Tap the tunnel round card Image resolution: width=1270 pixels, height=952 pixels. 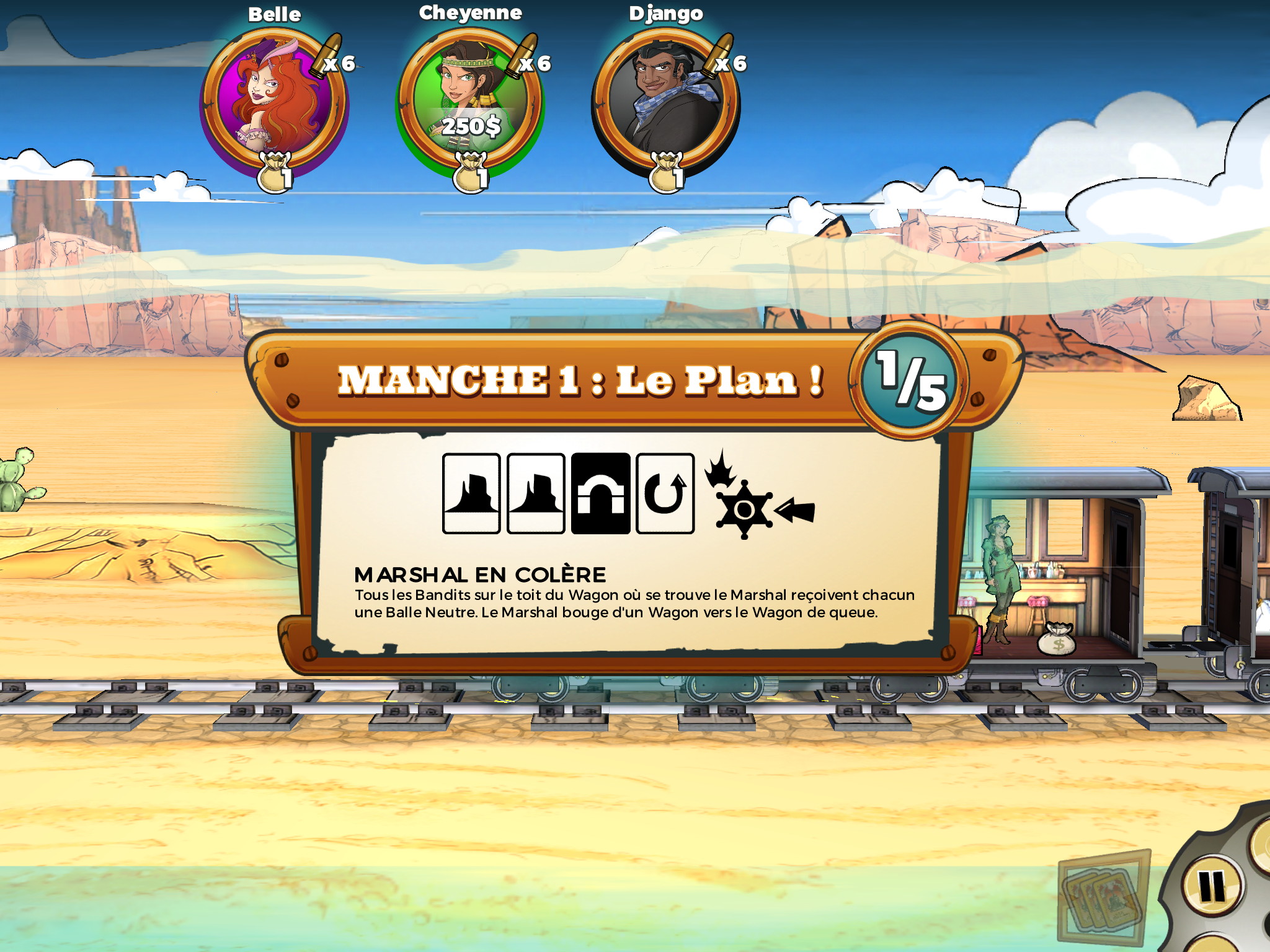600,493
